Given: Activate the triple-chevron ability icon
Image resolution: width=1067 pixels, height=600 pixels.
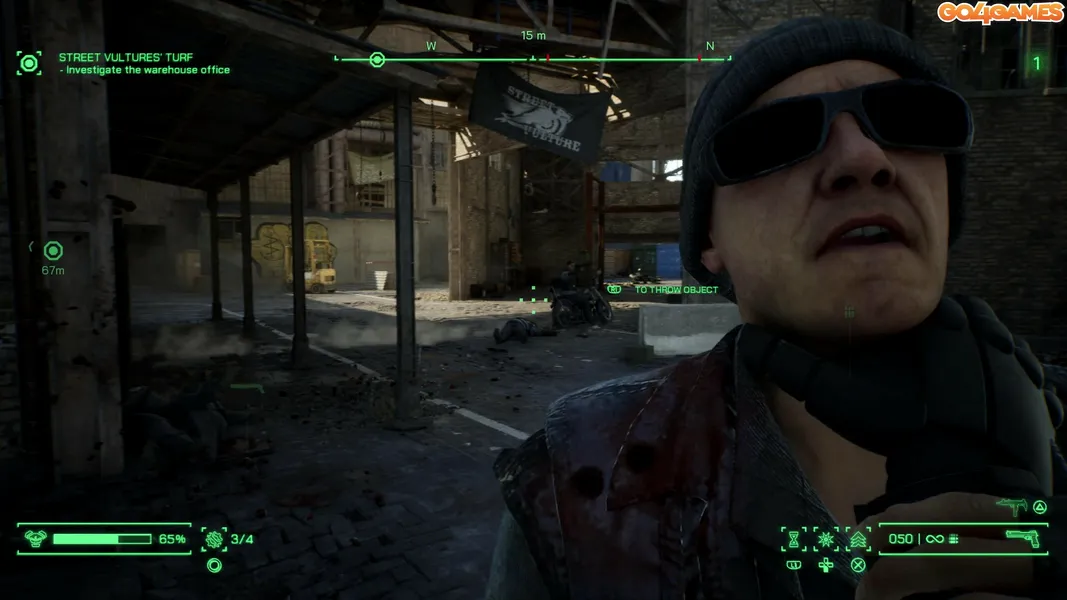Looking at the screenshot, I should pyautogui.click(x=858, y=539).
